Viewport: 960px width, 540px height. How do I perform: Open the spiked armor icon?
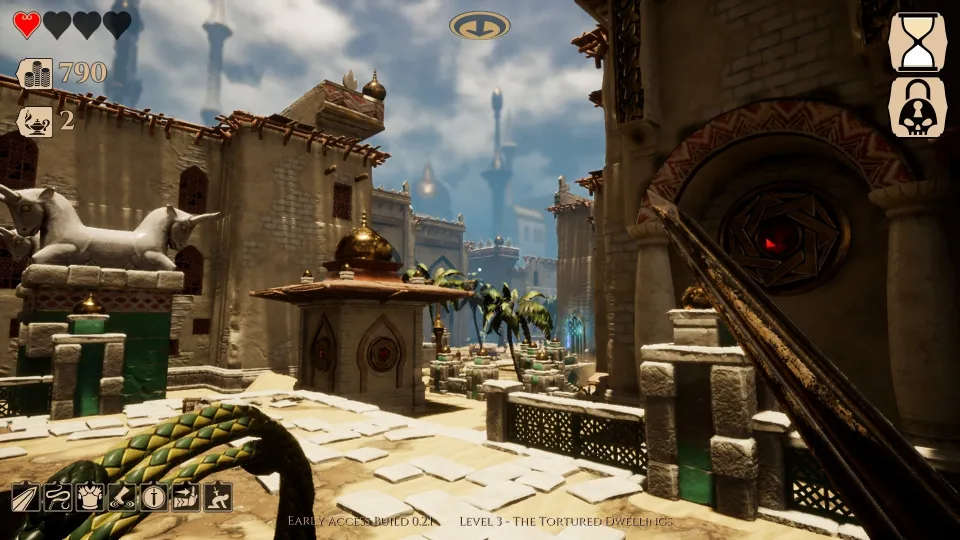pyautogui.click(x=90, y=496)
